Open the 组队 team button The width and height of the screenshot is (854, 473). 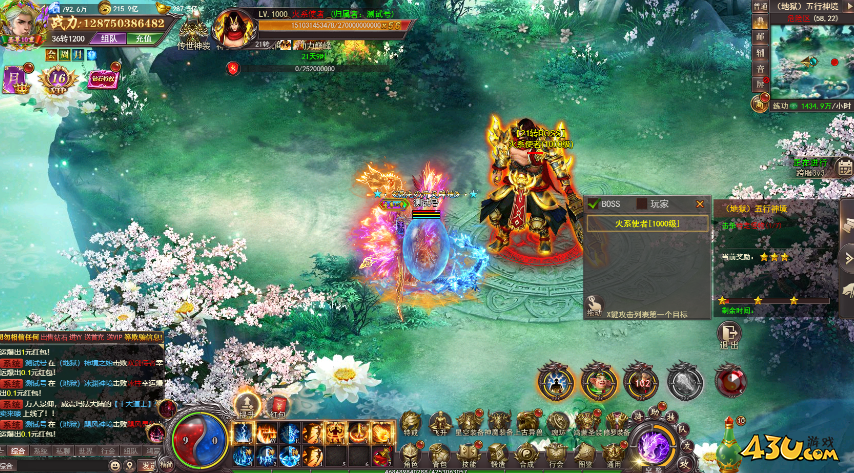tap(107, 39)
